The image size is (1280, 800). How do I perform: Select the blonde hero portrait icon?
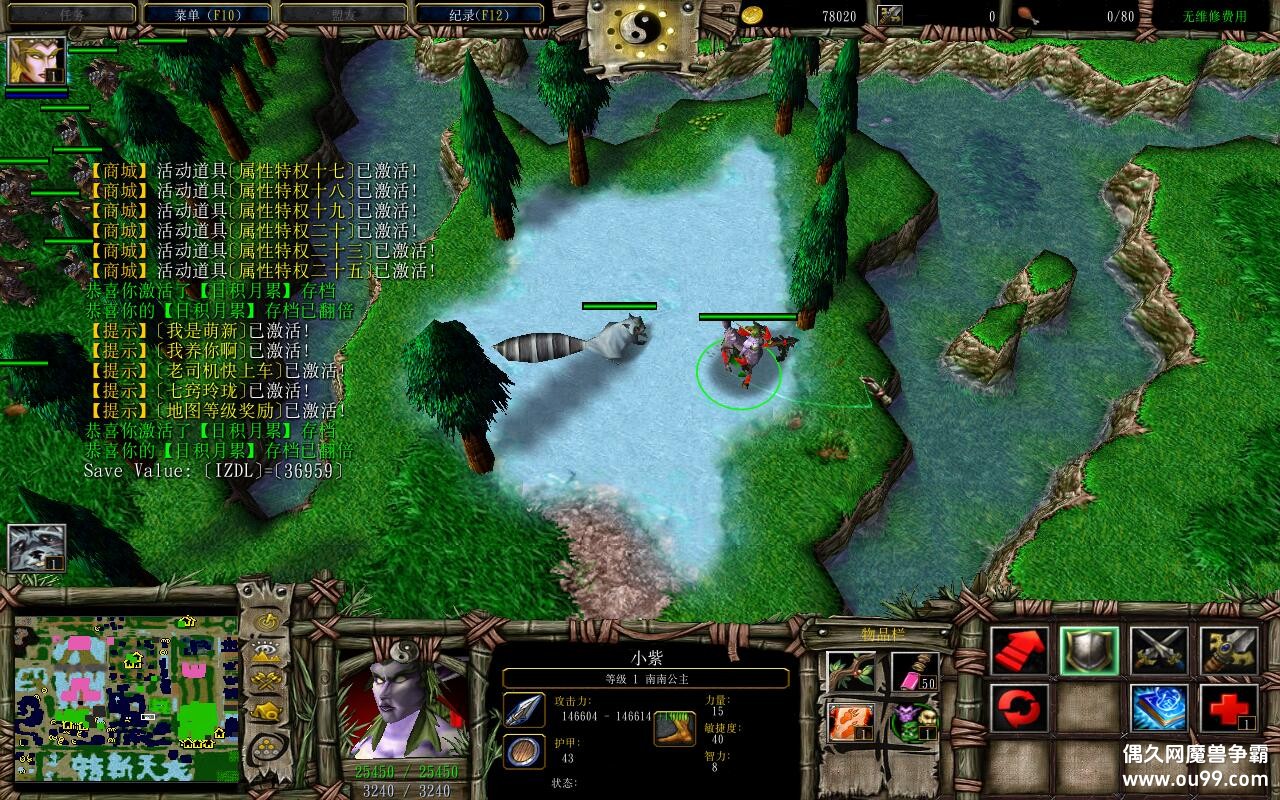[37, 60]
